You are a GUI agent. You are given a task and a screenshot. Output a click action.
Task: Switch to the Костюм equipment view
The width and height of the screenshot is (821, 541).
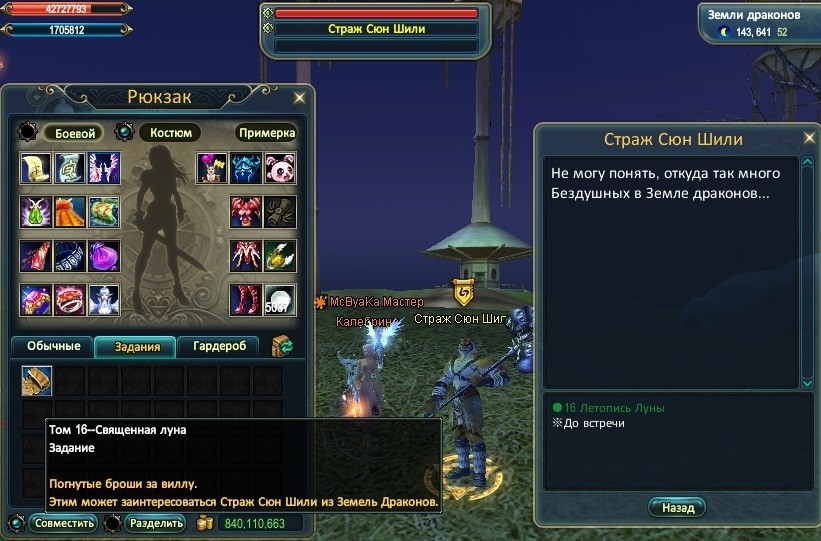170,133
